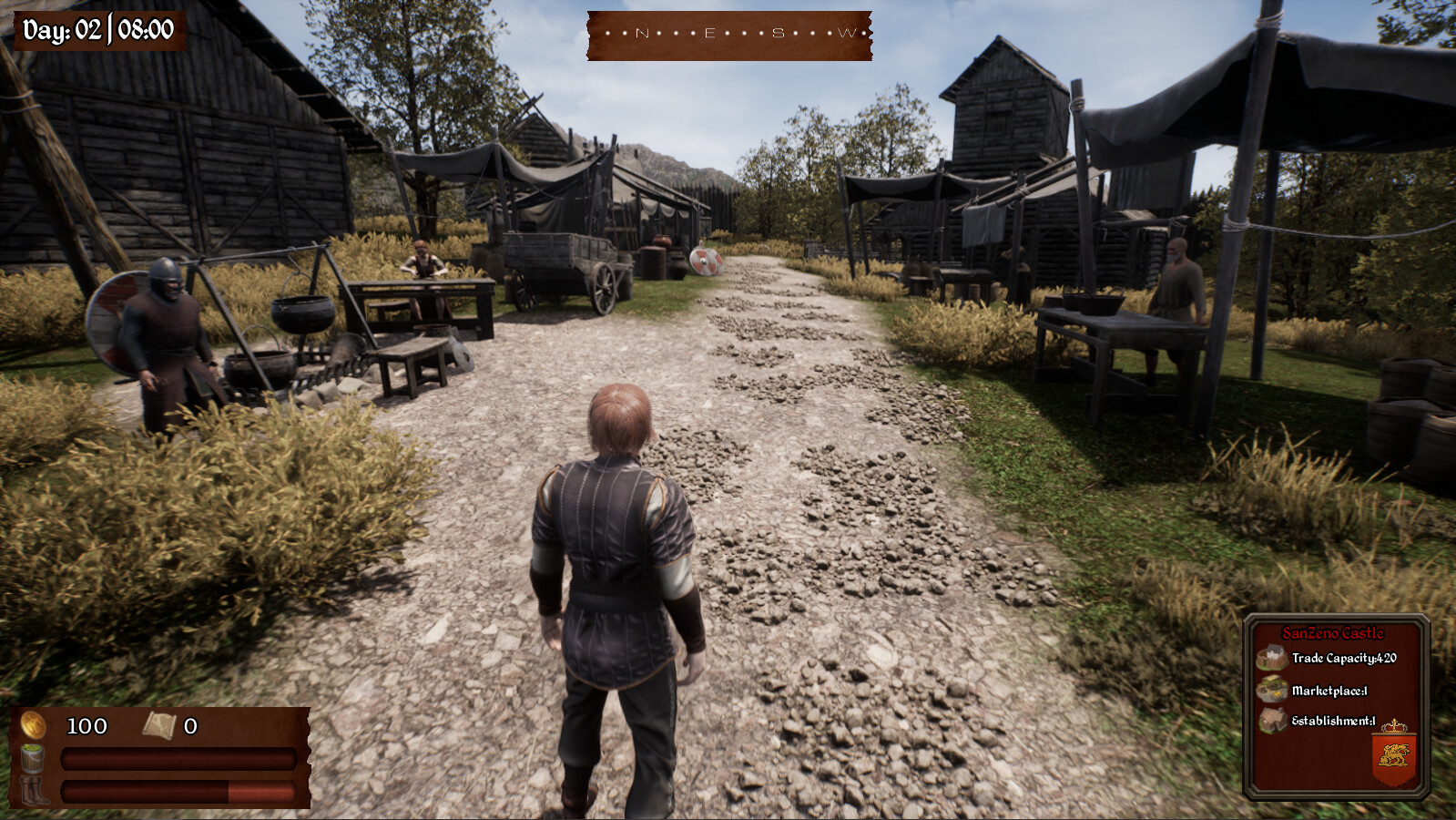Select the Establishment house icon
The width and height of the screenshot is (1456, 820).
point(1272,720)
